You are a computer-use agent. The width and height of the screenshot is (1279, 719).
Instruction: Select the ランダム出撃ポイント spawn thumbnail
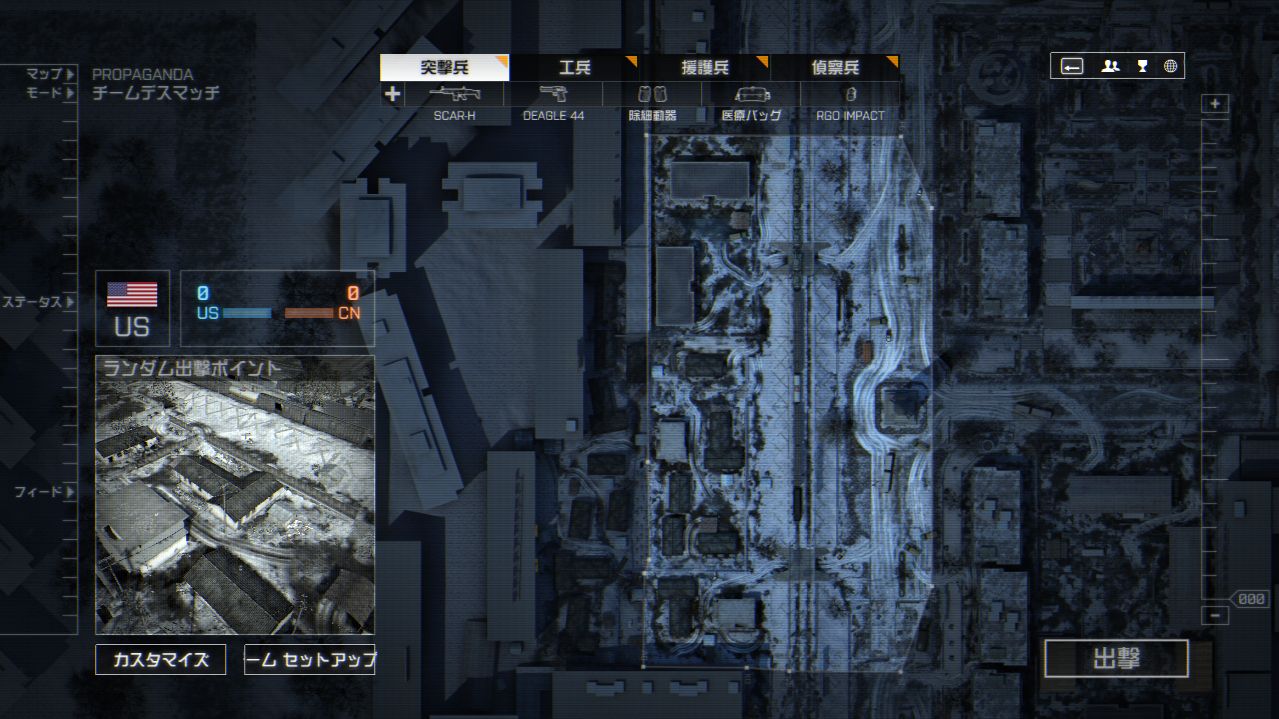point(235,495)
